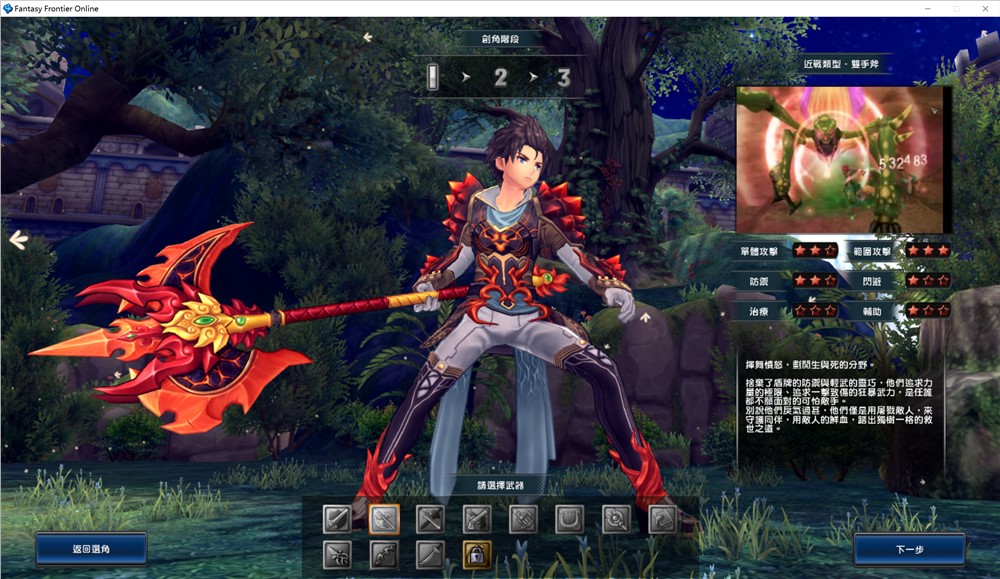Choose the gauntlet fist weapon icon
This screenshot has height=579, width=1000.
pyautogui.click(x=523, y=518)
